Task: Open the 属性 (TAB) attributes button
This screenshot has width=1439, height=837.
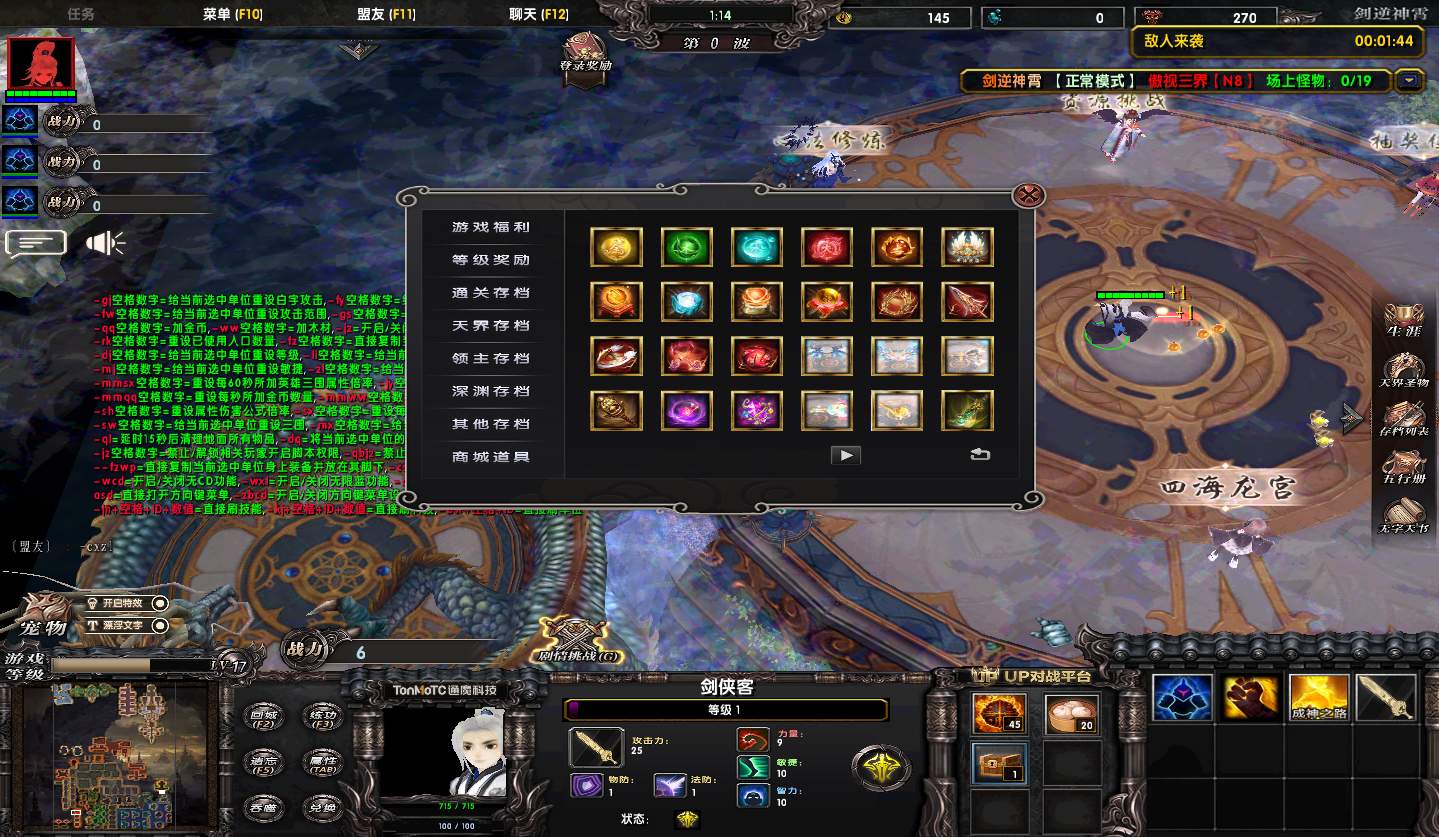Action: coord(321,764)
